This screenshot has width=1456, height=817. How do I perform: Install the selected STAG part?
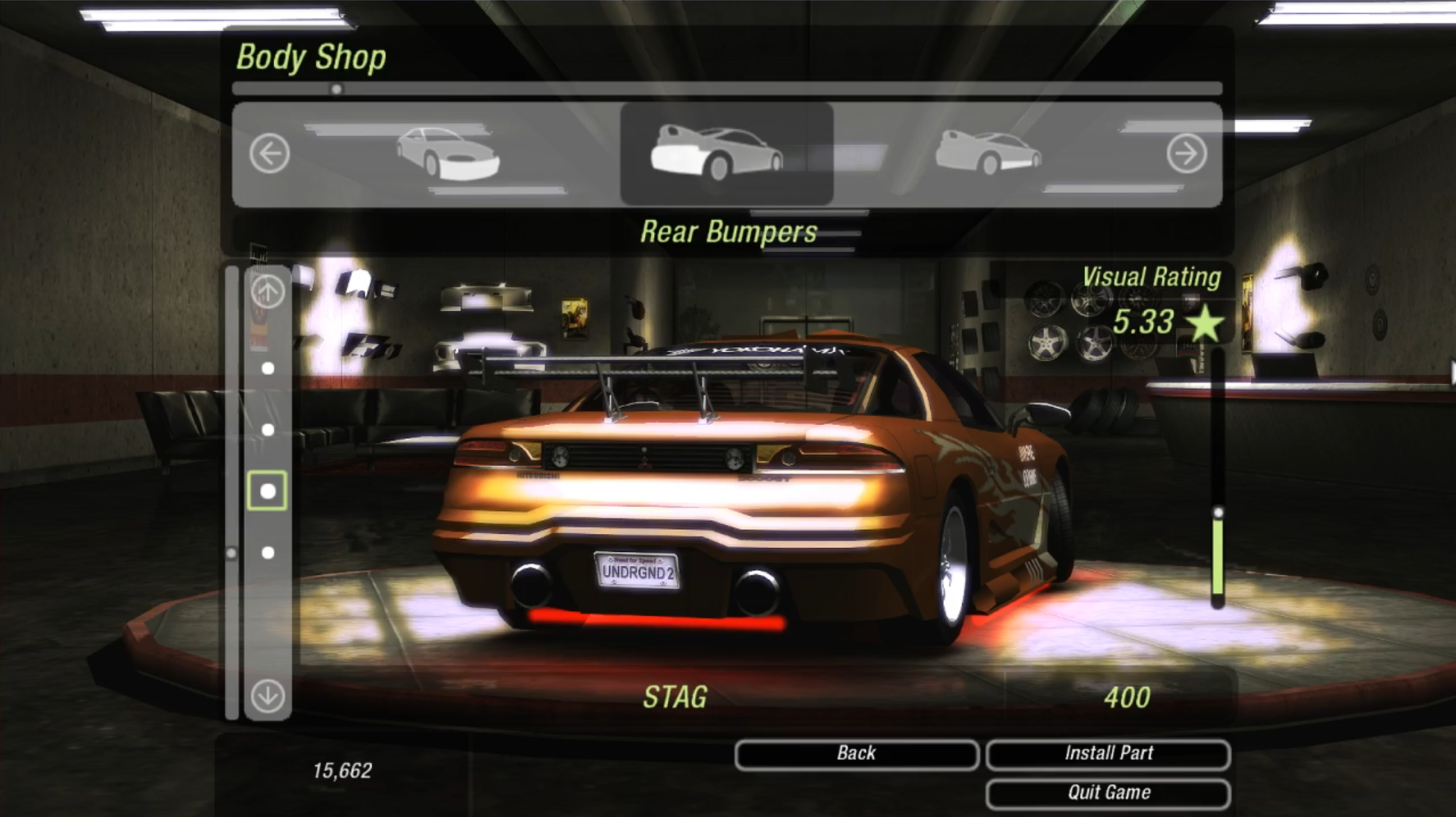pyautogui.click(x=1107, y=754)
